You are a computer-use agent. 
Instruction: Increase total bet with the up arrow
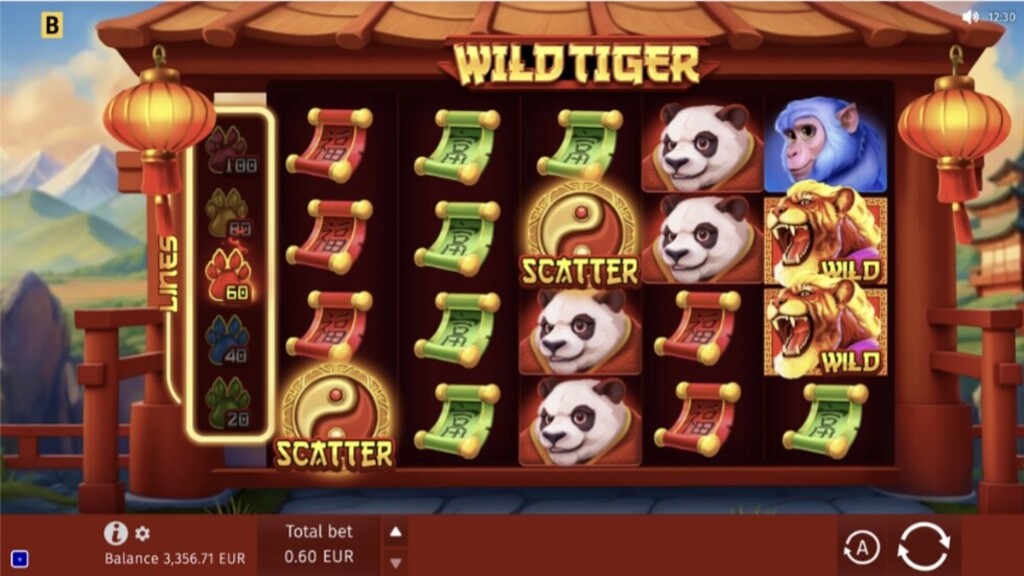coord(396,532)
